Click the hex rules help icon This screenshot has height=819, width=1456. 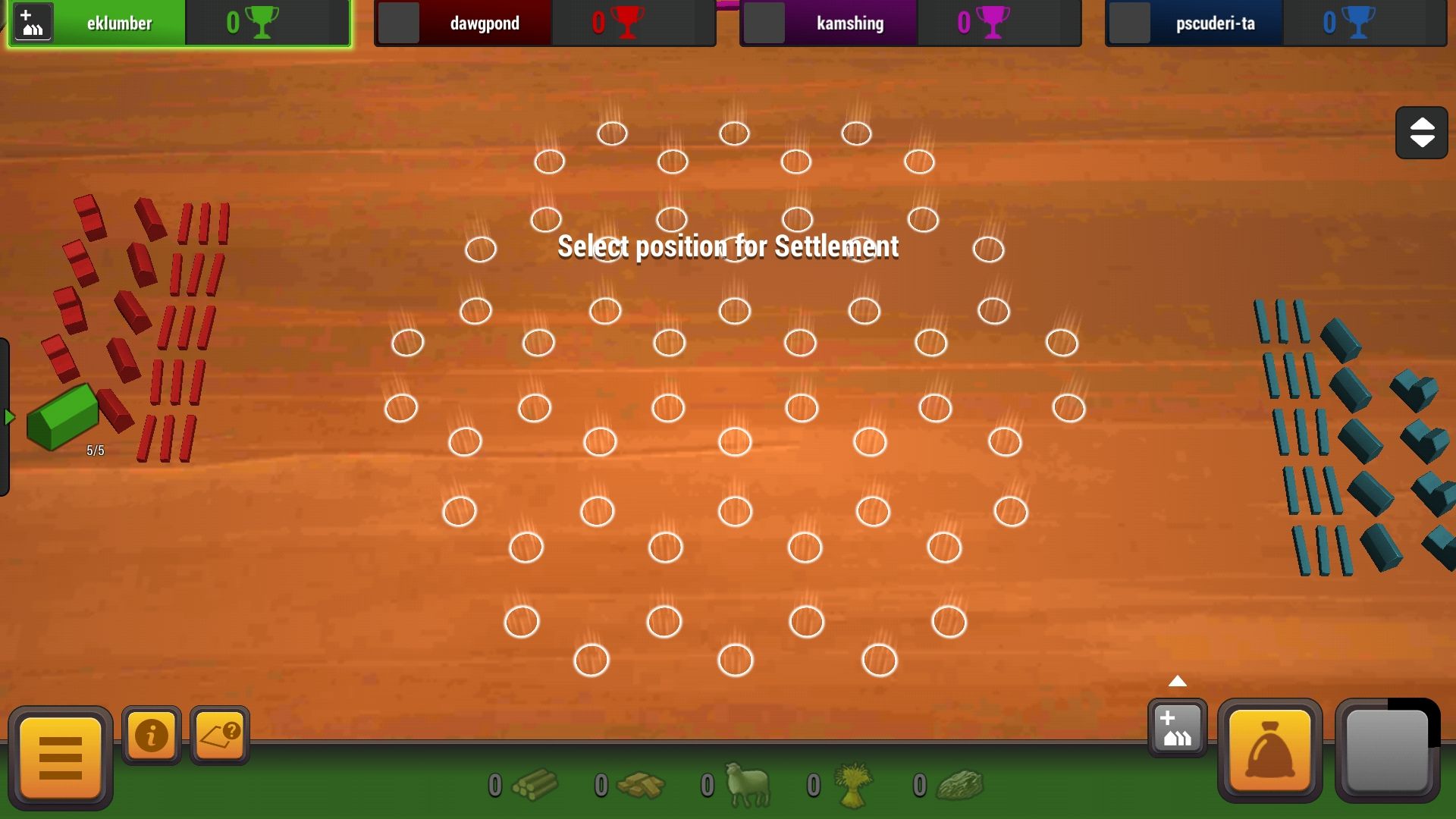219,734
